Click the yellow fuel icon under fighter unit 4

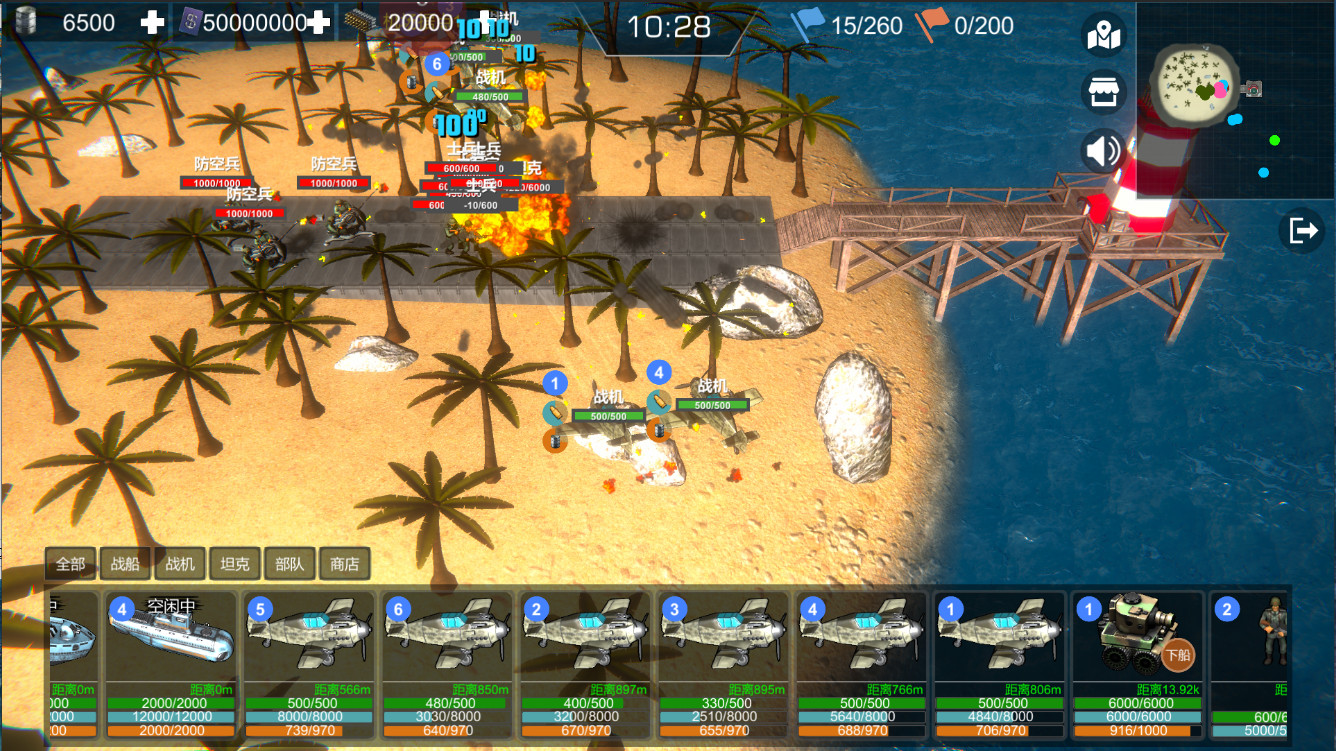click(659, 433)
